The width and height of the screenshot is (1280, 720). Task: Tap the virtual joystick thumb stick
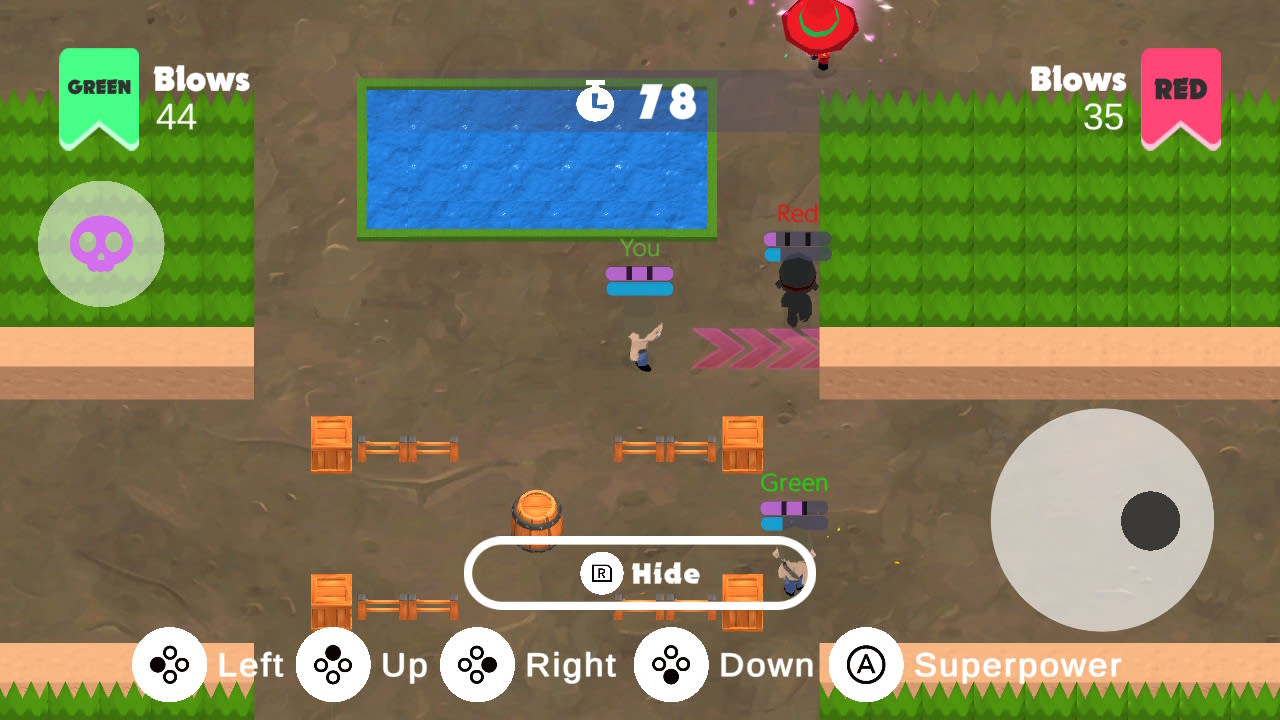coord(1148,520)
